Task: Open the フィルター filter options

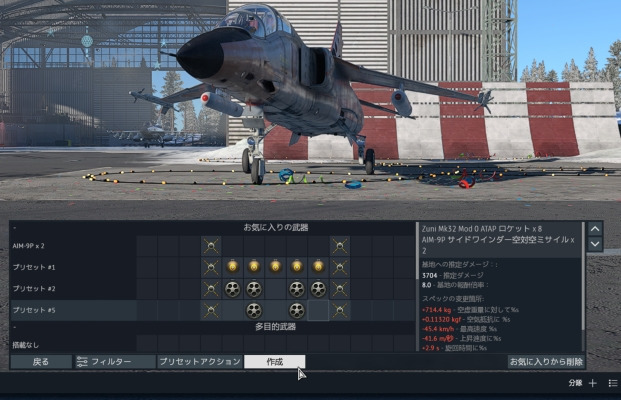Action: (112, 361)
